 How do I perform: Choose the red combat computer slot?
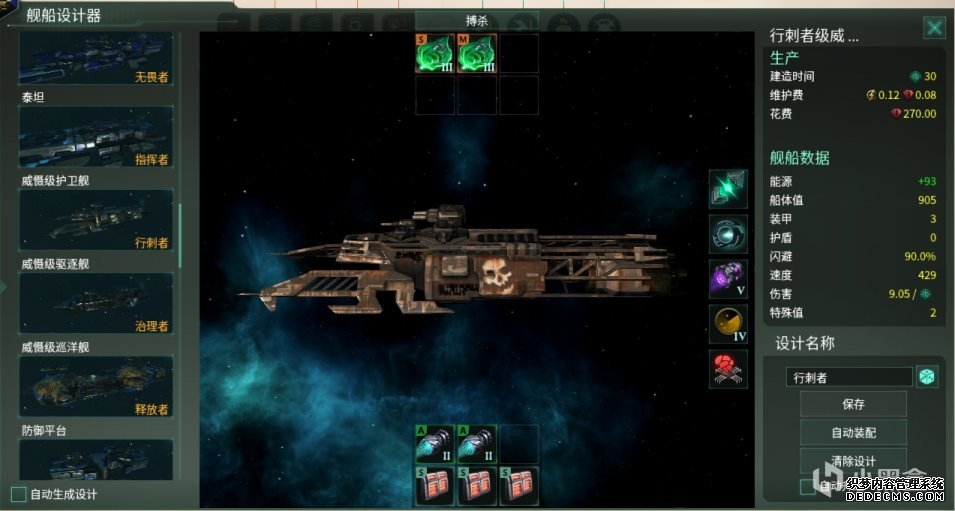pos(728,369)
